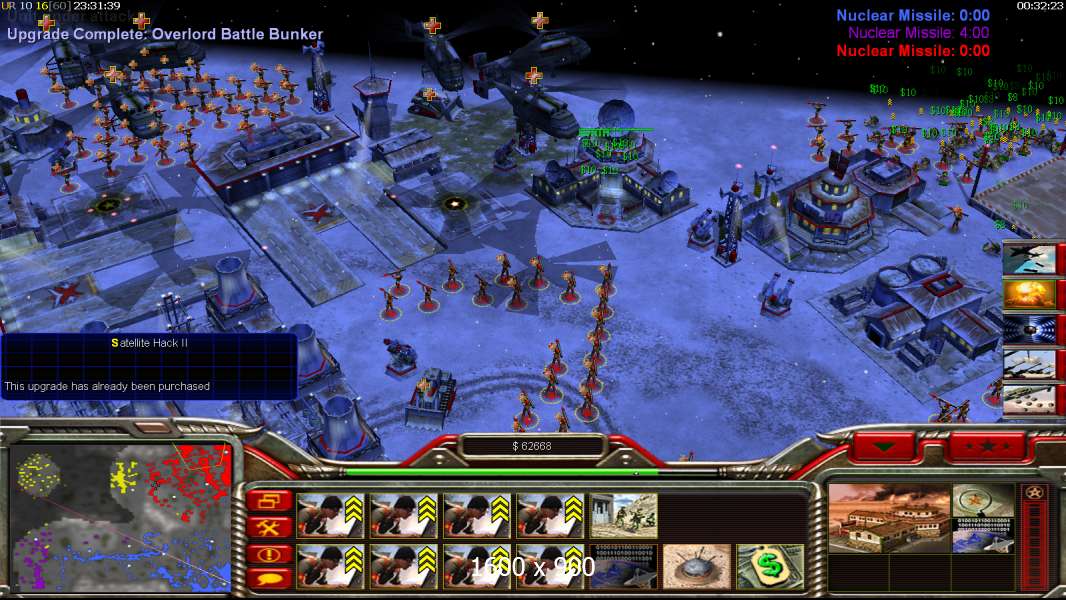Click the exclamation mark beacon button
Image resolution: width=1066 pixels, height=600 pixels.
(x=272, y=553)
